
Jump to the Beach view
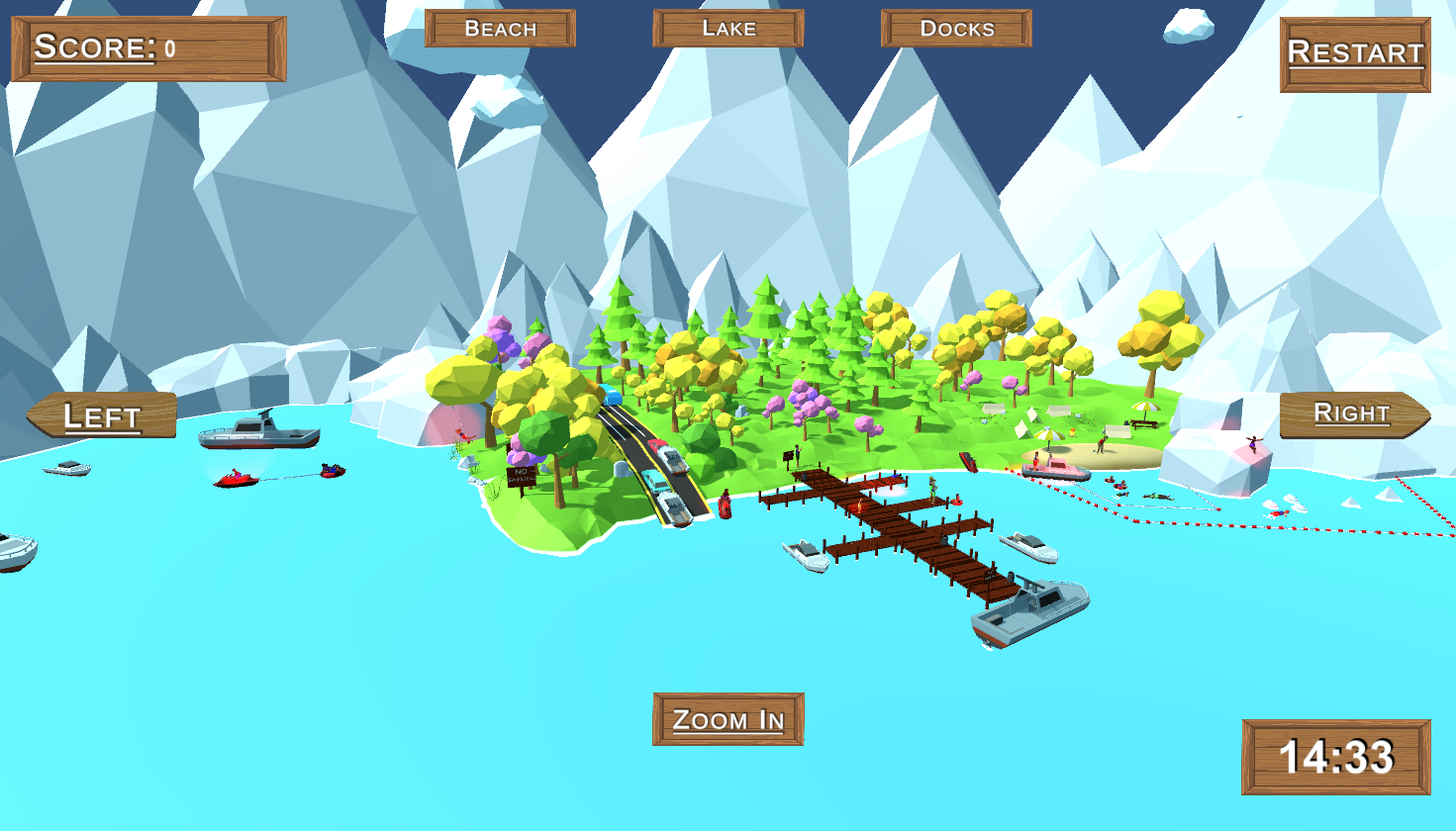[500, 29]
